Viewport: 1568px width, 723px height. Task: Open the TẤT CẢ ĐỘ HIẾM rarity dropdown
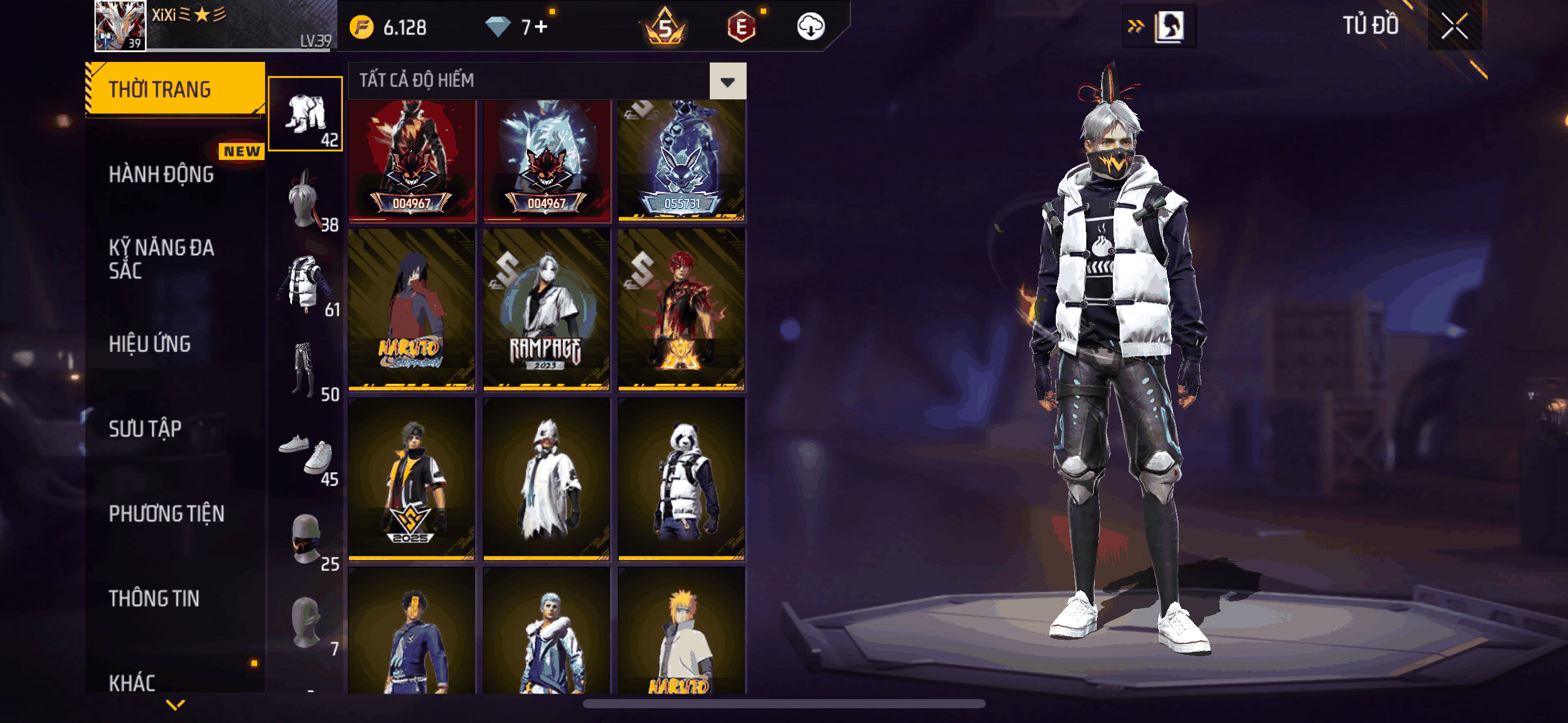pos(728,81)
